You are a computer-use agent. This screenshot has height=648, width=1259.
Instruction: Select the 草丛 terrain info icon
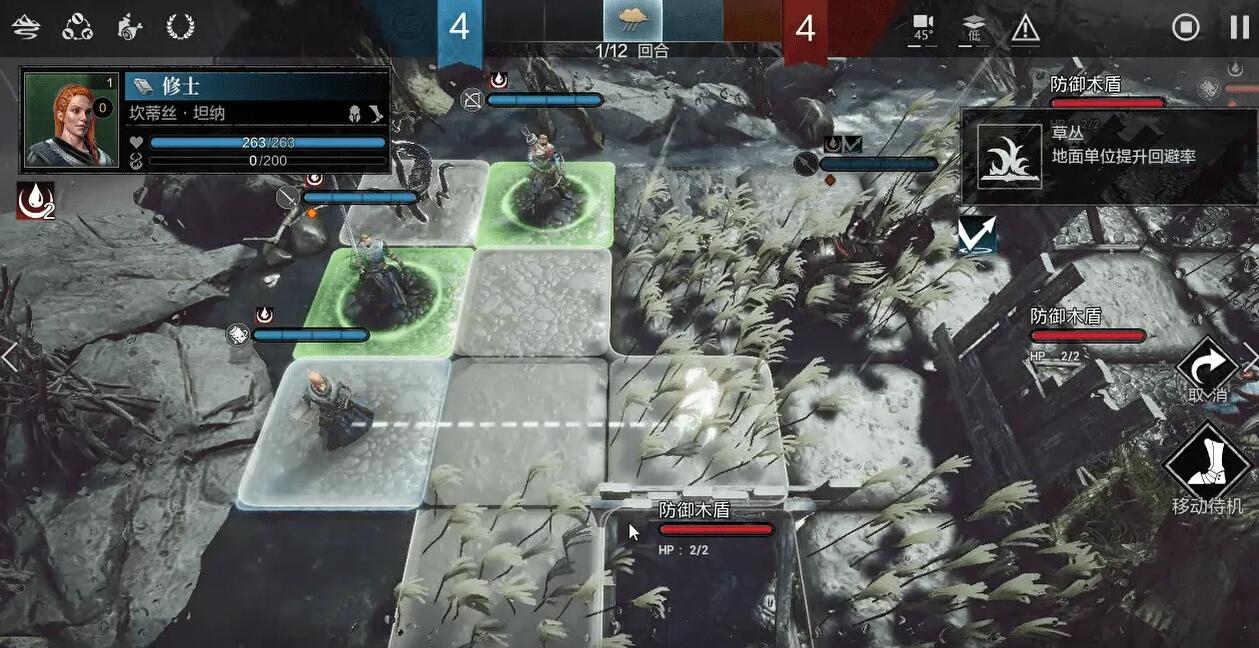(x=1009, y=156)
